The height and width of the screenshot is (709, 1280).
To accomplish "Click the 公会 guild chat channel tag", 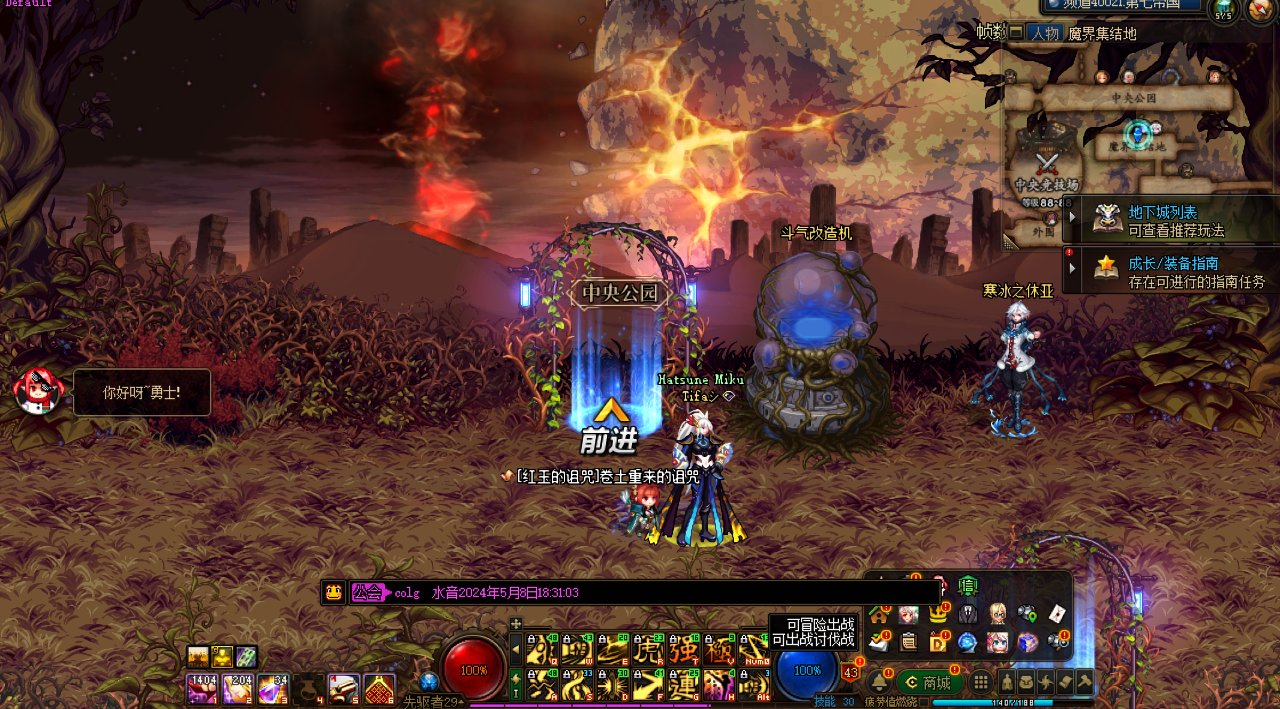I will [x=368, y=593].
